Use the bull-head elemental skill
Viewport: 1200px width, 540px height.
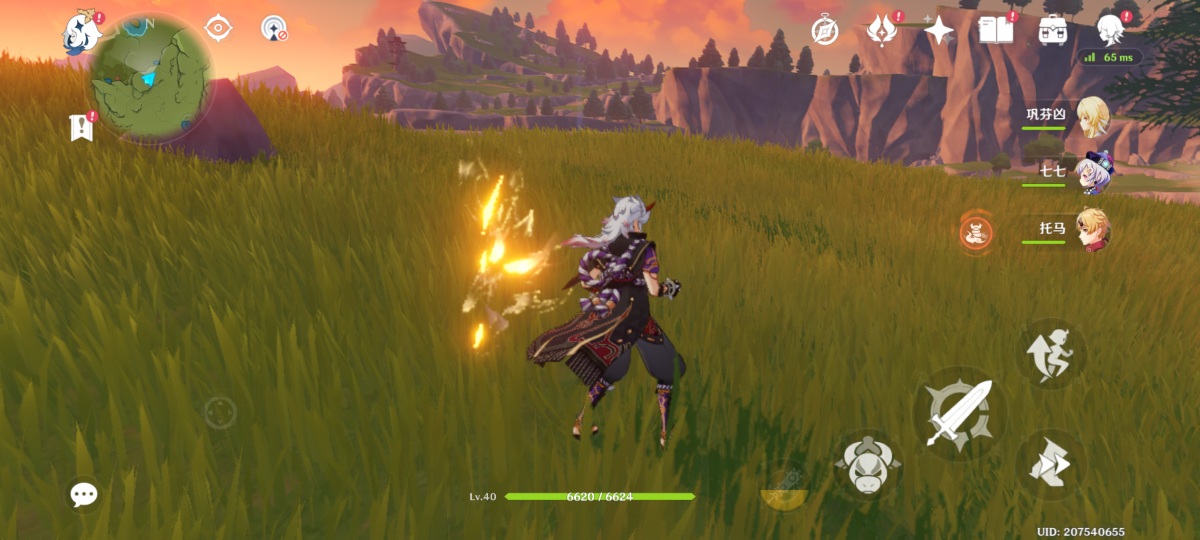pyautogui.click(x=867, y=465)
